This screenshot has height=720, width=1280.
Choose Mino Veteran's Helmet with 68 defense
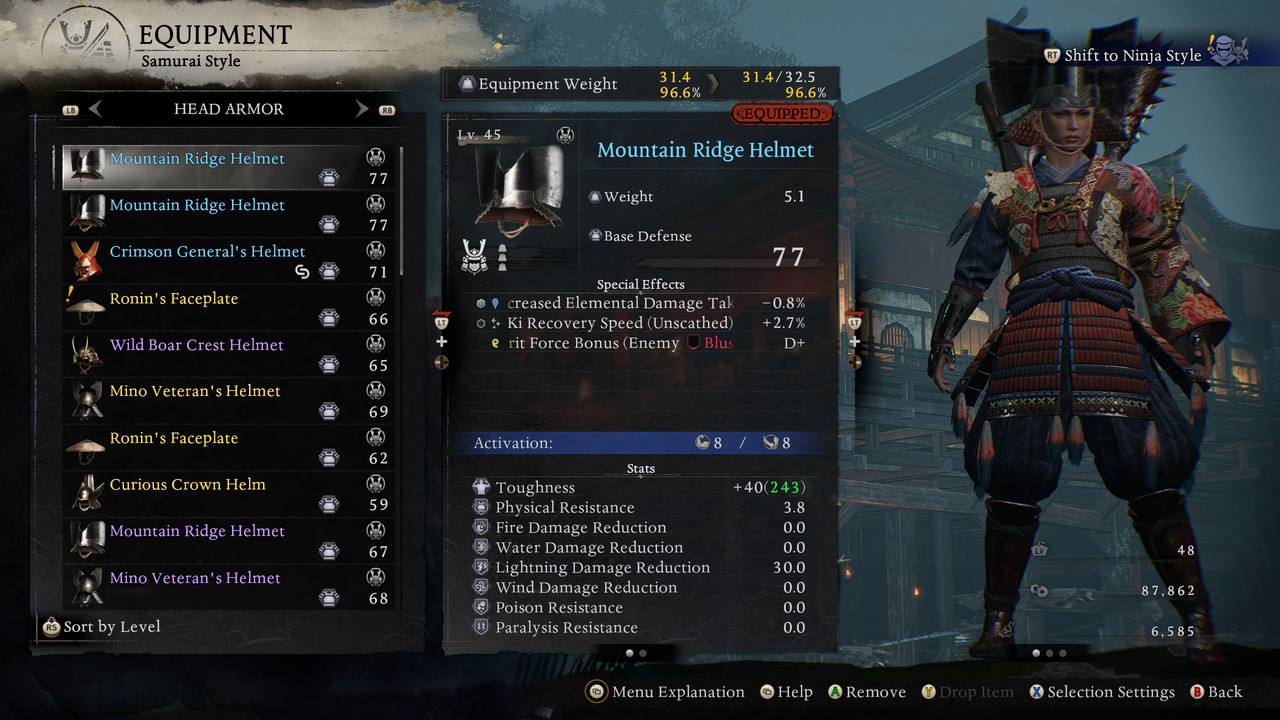195,578
